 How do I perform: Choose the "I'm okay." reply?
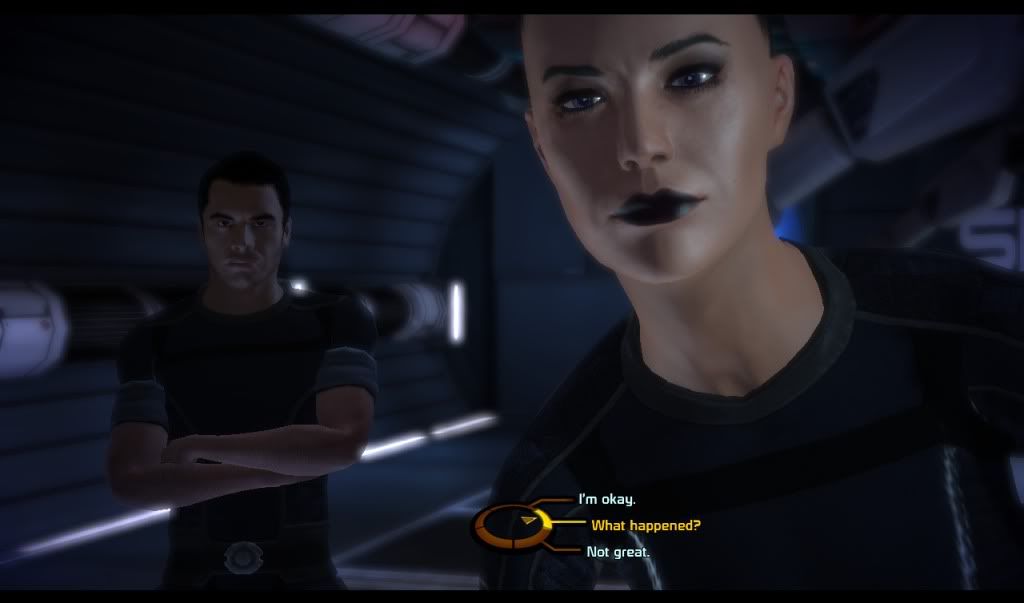[x=607, y=499]
